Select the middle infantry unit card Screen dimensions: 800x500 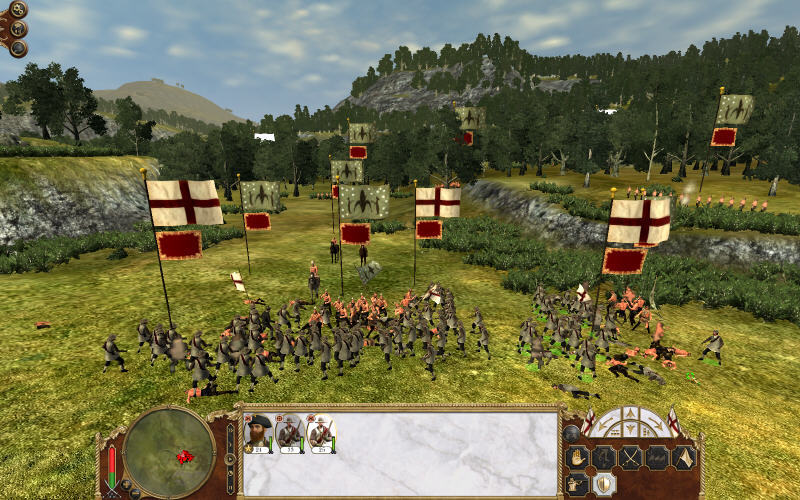pyautogui.click(x=290, y=432)
